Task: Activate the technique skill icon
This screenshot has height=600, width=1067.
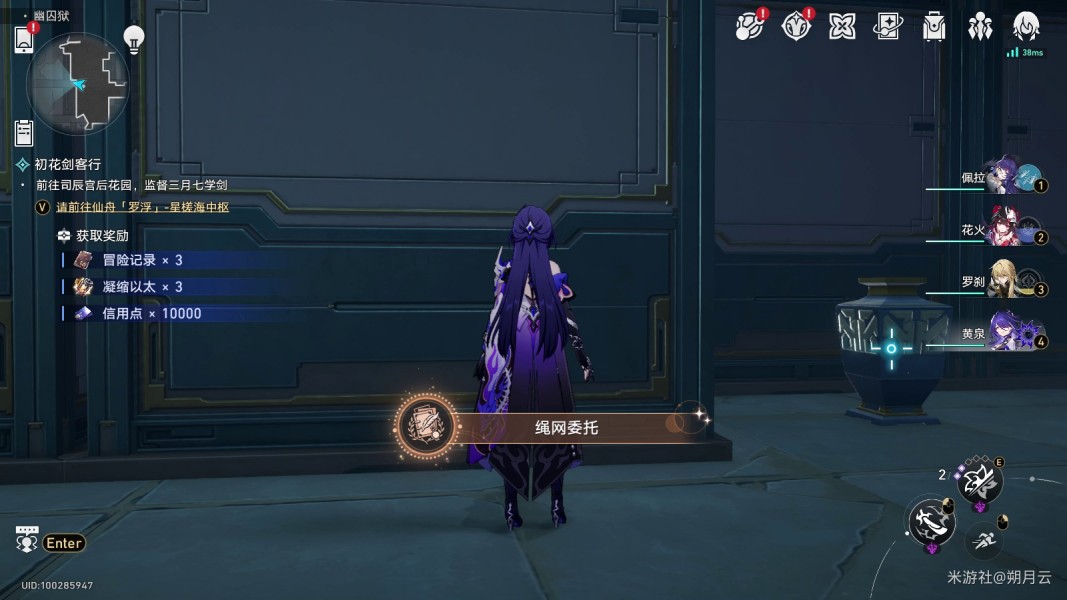Action: coord(978,484)
